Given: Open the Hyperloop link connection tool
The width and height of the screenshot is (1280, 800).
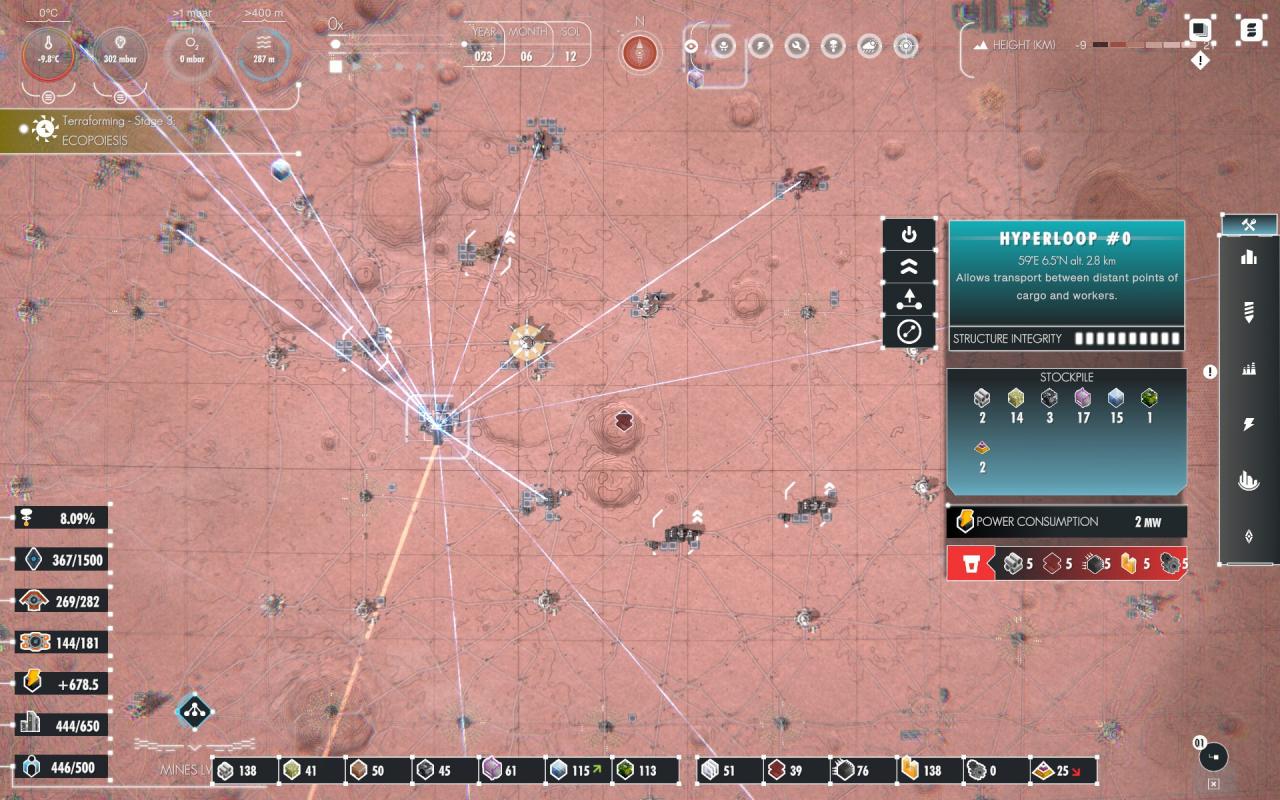Looking at the screenshot, I should [x=909, y=332].
